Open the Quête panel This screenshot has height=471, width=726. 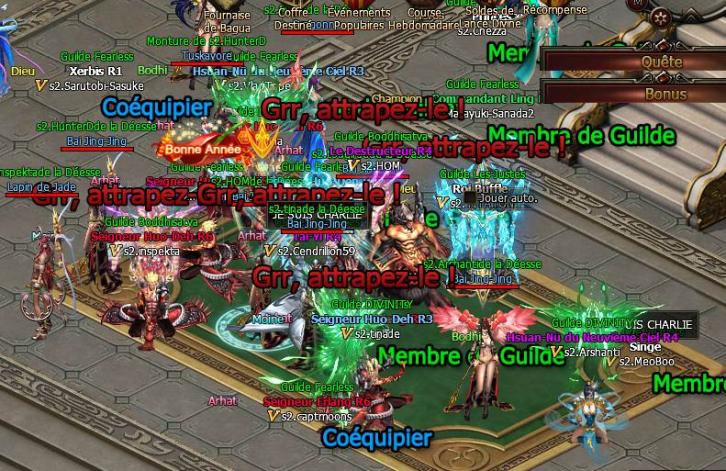(665, 62)
